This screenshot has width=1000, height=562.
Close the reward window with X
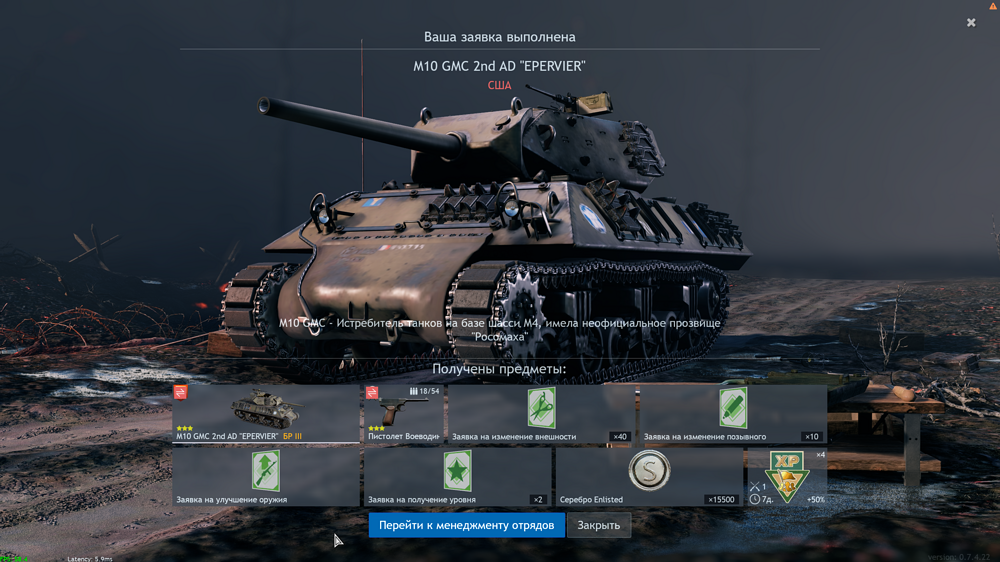pos(971,22)
